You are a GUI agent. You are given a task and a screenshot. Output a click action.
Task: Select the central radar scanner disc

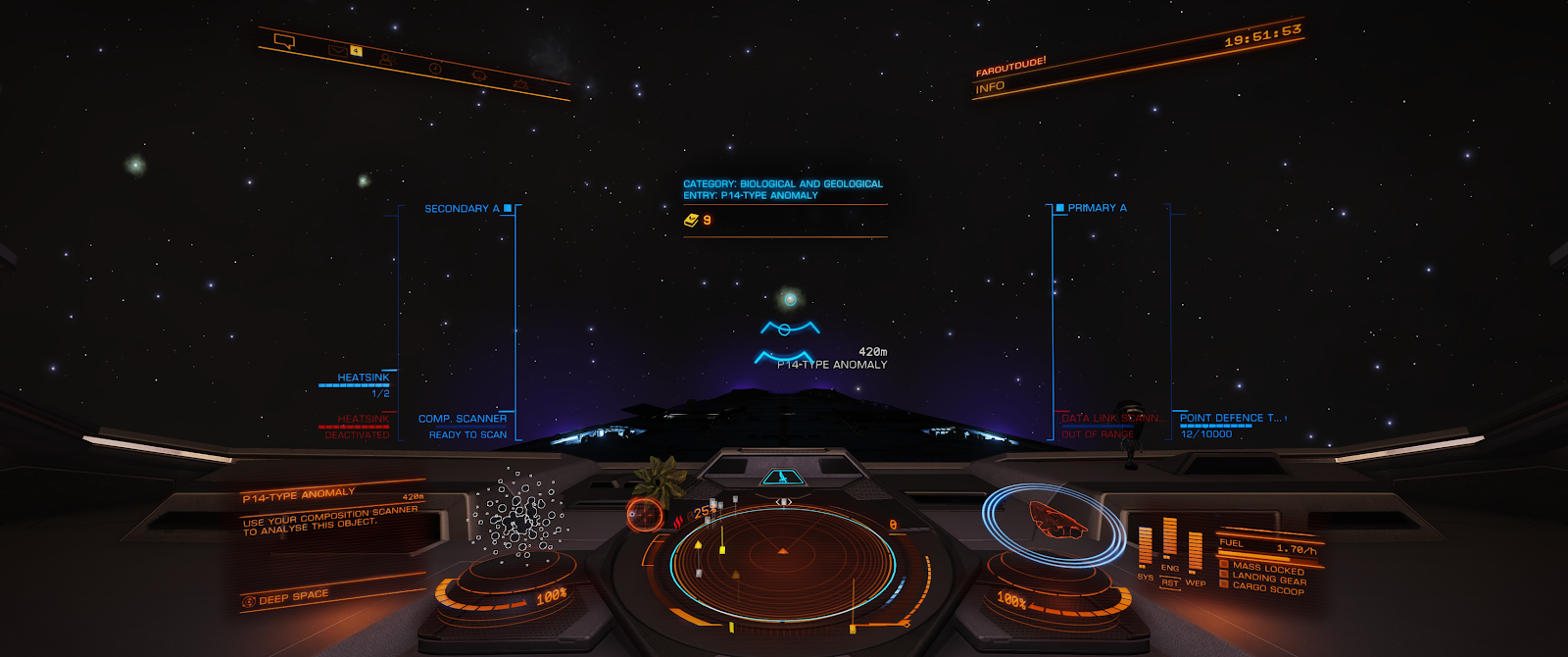pos(782,564)
